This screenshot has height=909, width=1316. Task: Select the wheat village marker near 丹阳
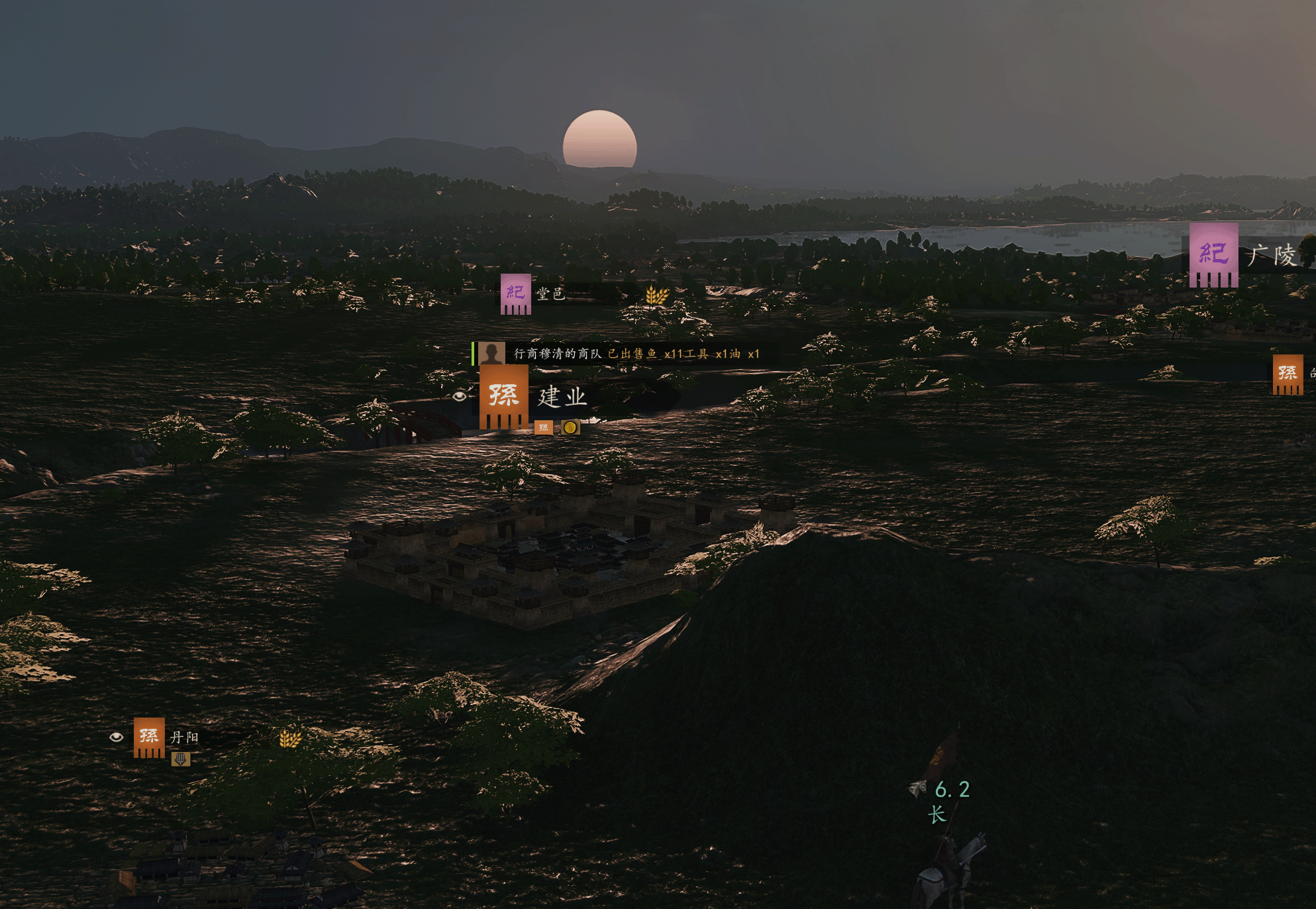click(x=290, y=738)
